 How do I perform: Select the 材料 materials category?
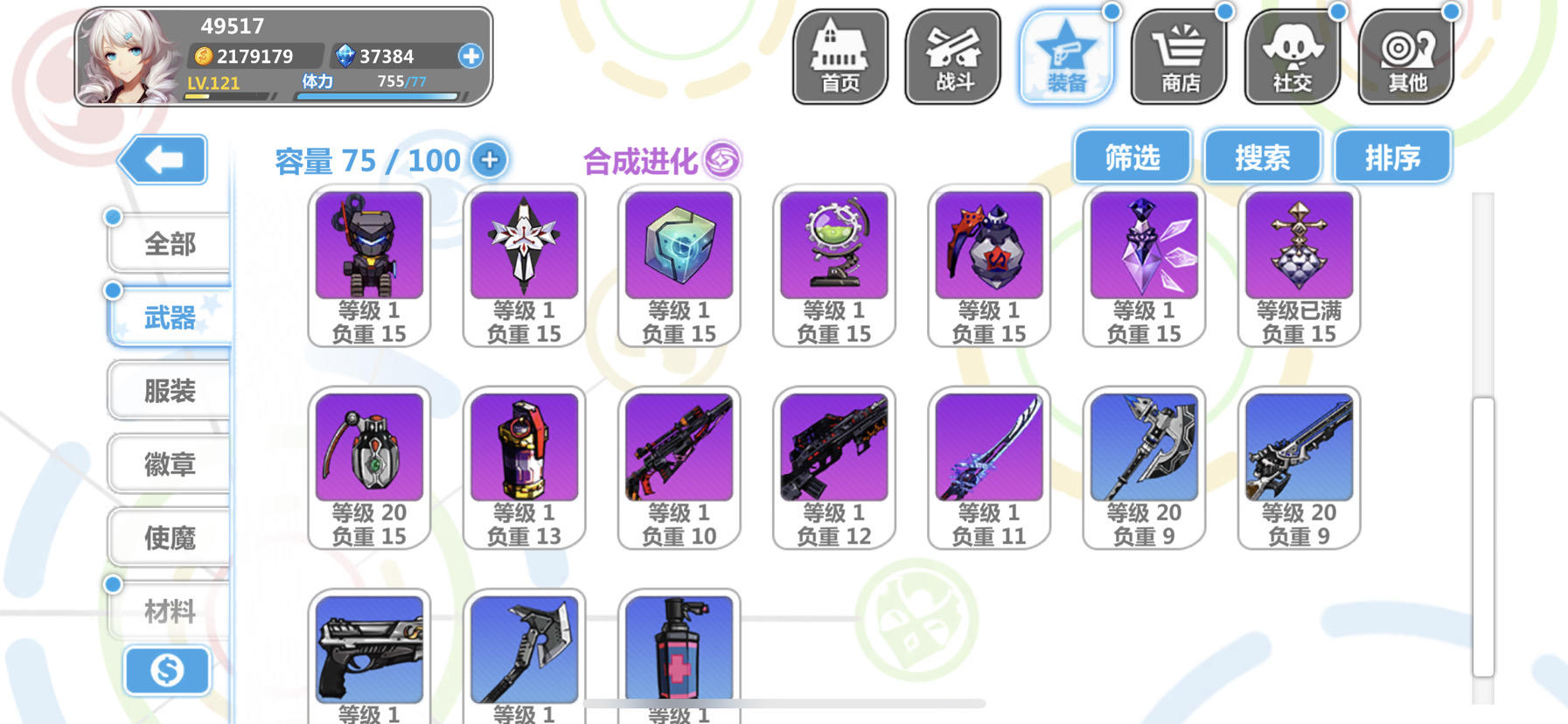click(171, 610)
